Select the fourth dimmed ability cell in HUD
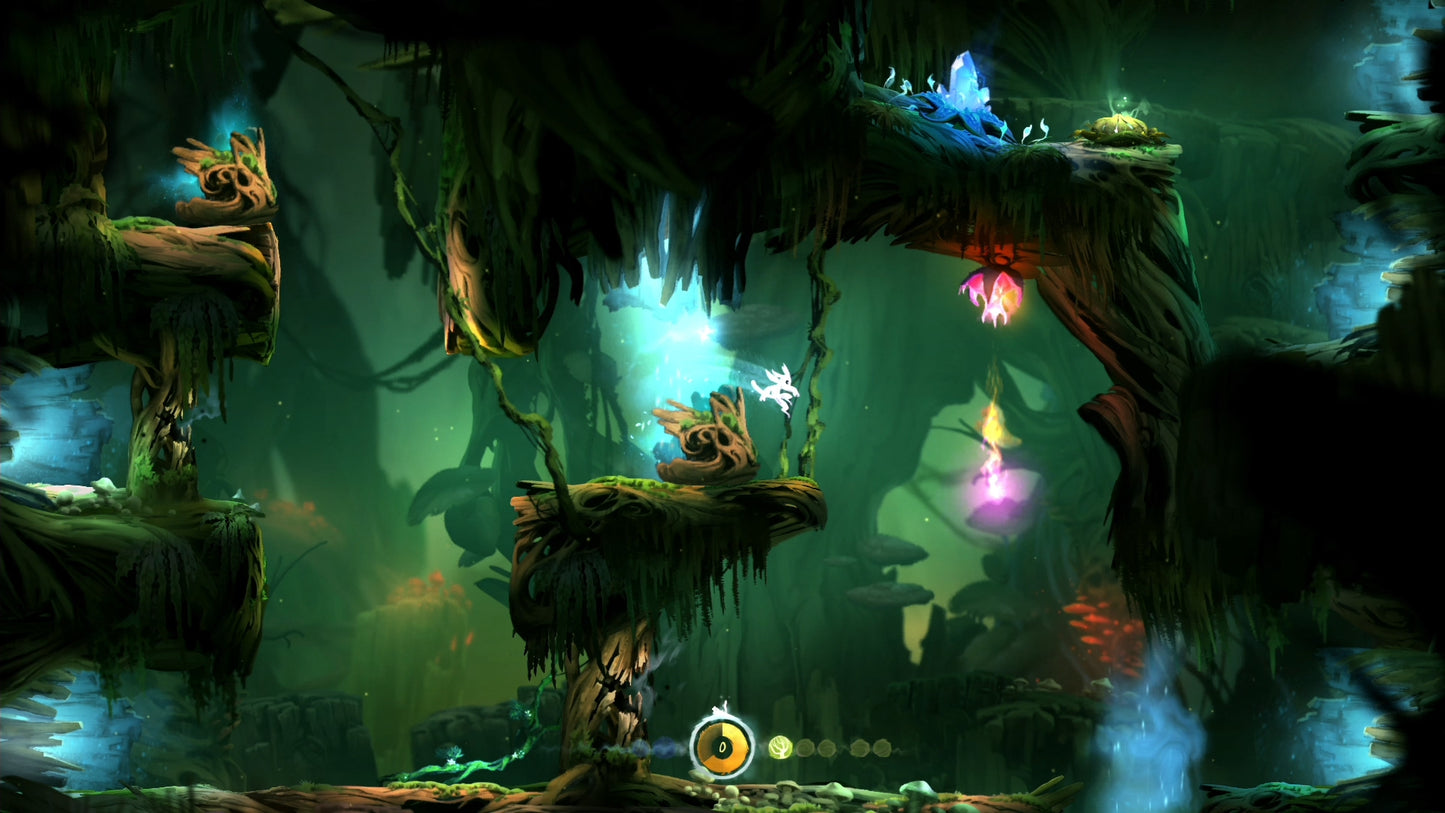The width and height of the screenshot is (1445, 813). point(883,746)
